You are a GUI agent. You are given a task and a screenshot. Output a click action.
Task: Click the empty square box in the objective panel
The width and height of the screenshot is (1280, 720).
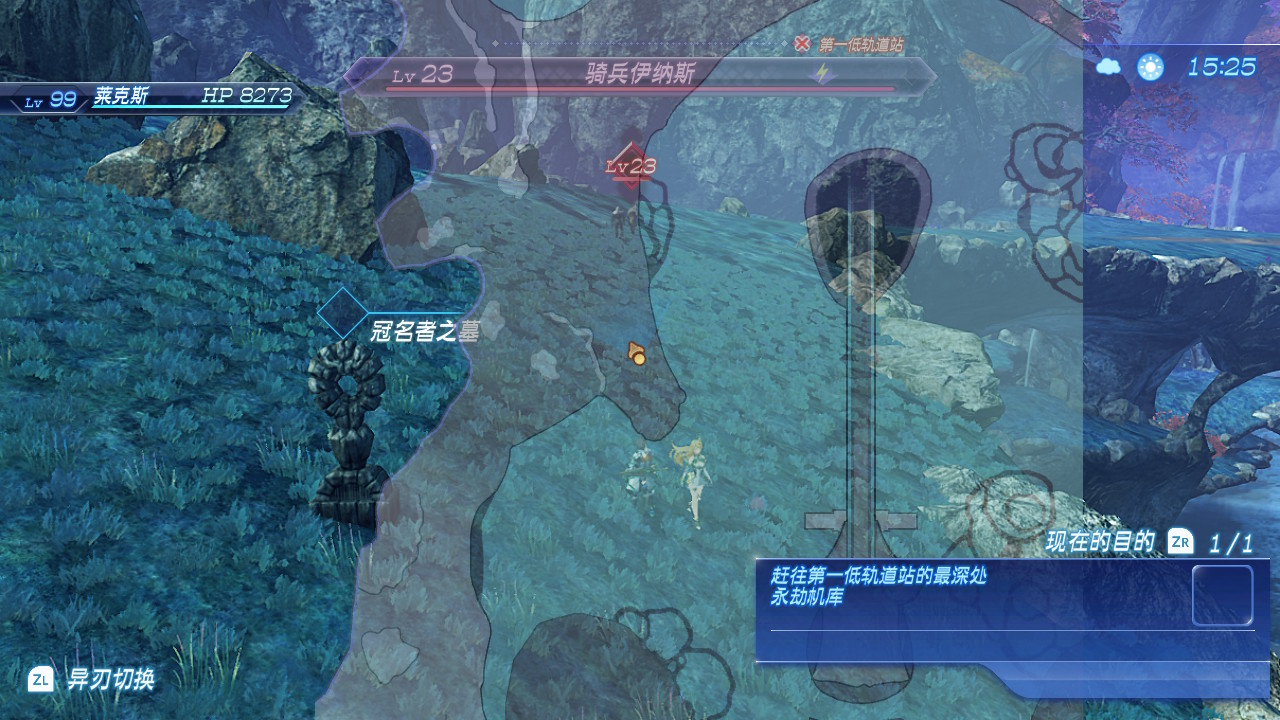[x=1222, y=595]
